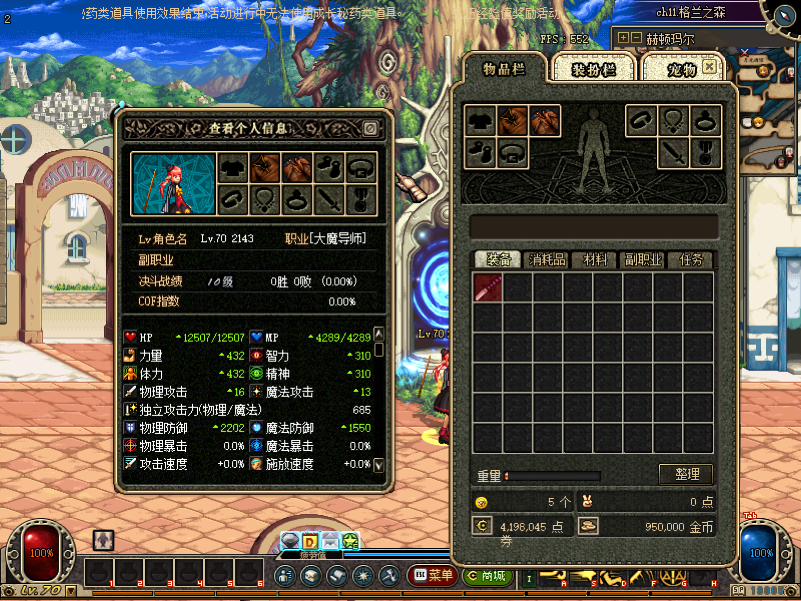Show the 材料 category tab

point(595,260)
